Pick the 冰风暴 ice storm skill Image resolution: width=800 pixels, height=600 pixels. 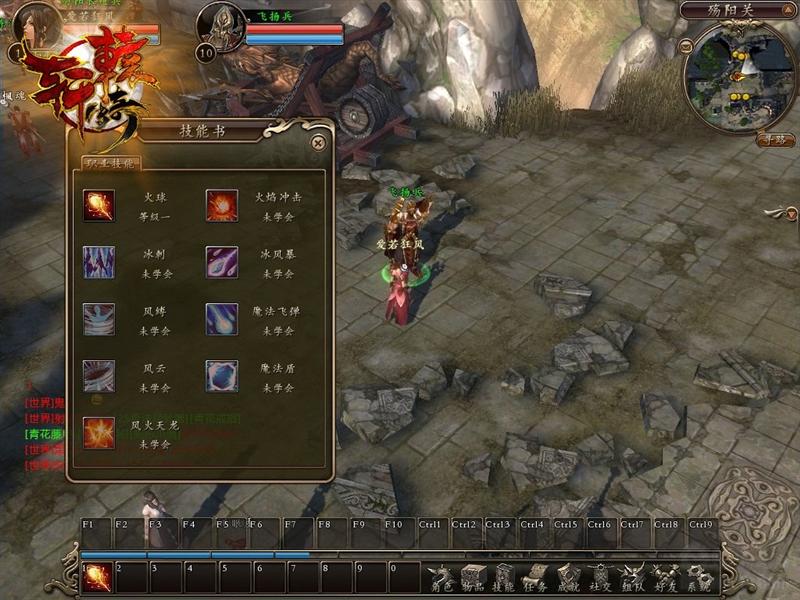click(222, 262)
